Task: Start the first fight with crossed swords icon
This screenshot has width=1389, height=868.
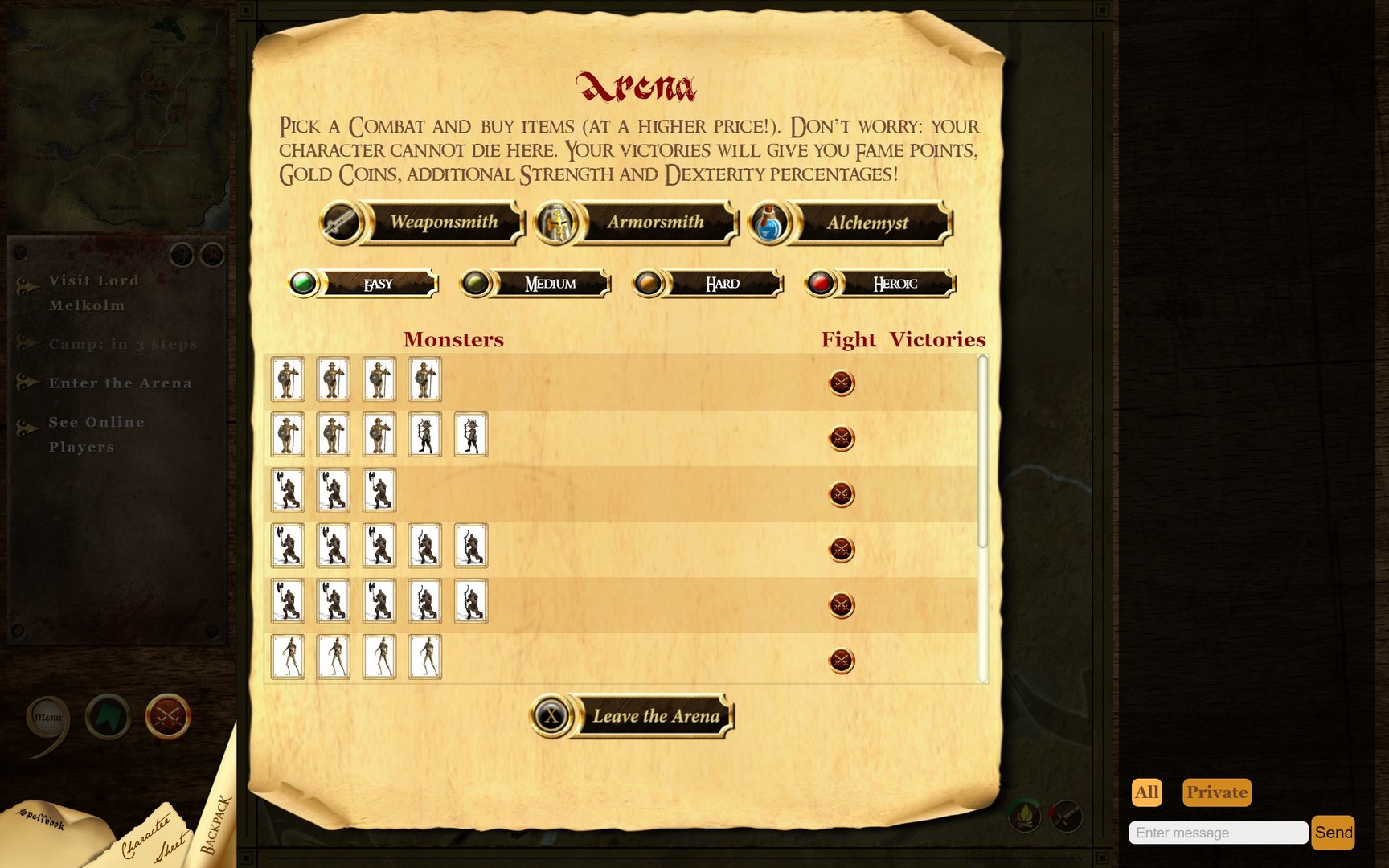Action: pos(841,384)
